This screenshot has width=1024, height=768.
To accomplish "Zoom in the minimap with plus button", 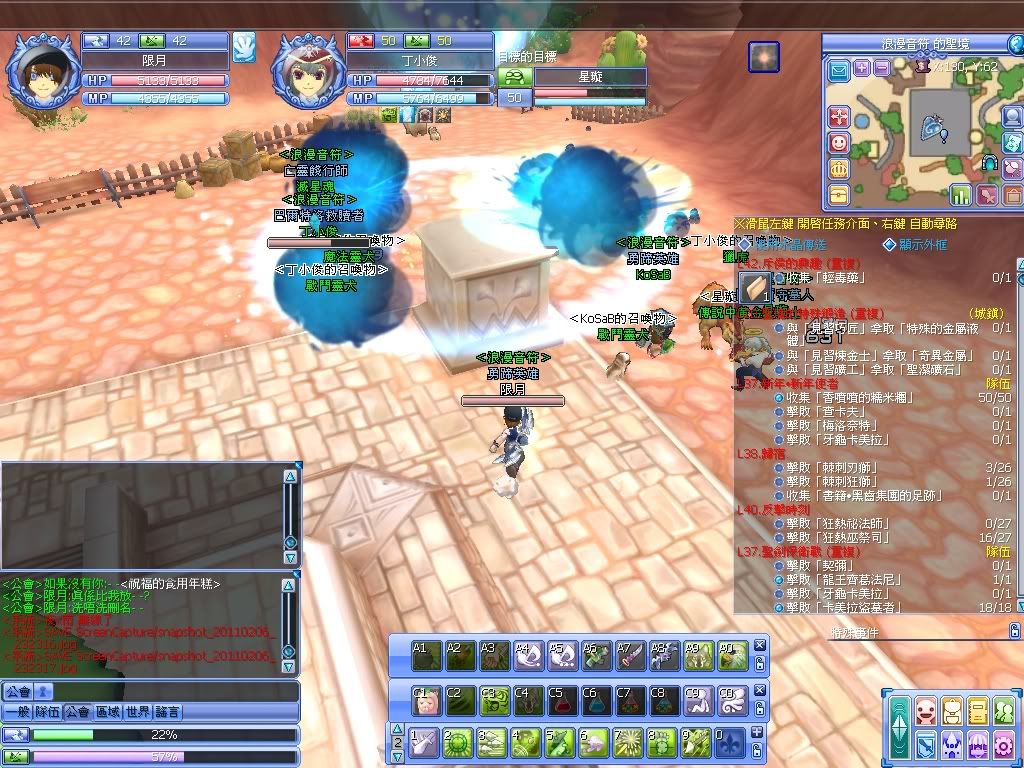I will [861, 68].
